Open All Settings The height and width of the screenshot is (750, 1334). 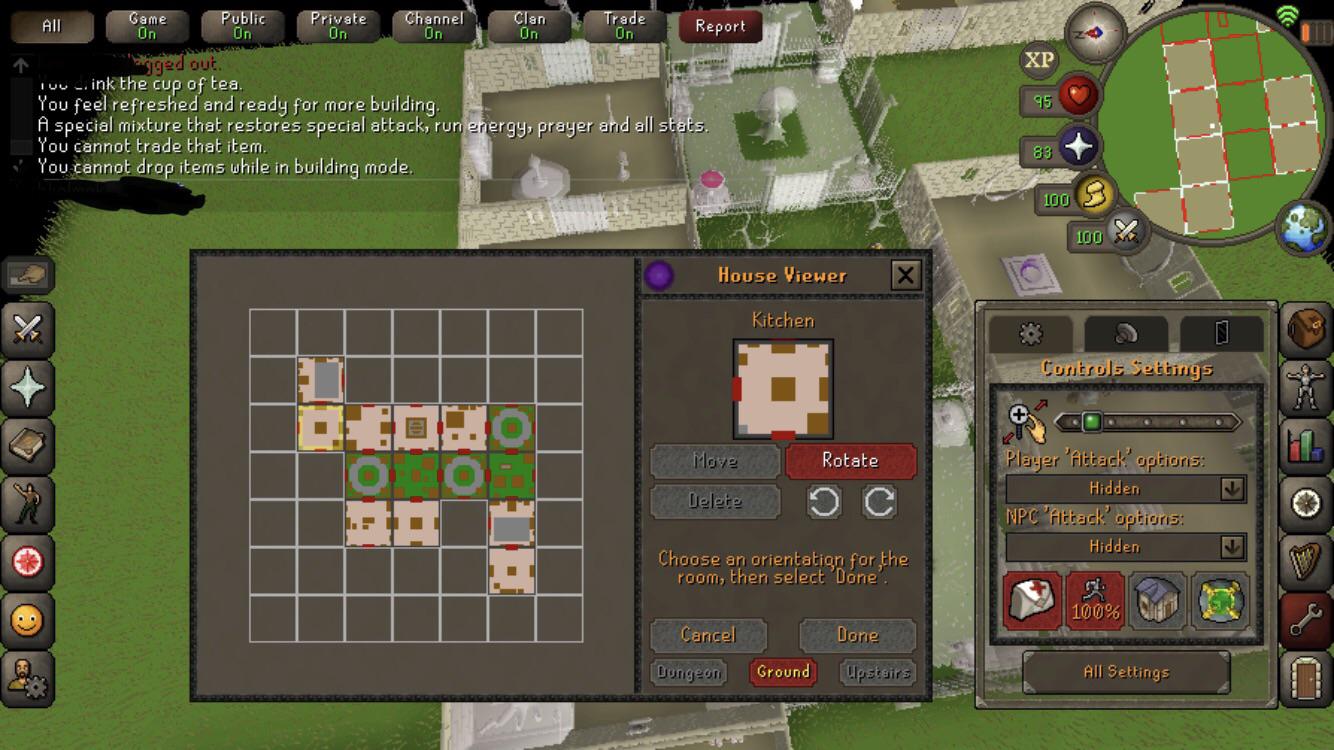[x=1126, y=672]
